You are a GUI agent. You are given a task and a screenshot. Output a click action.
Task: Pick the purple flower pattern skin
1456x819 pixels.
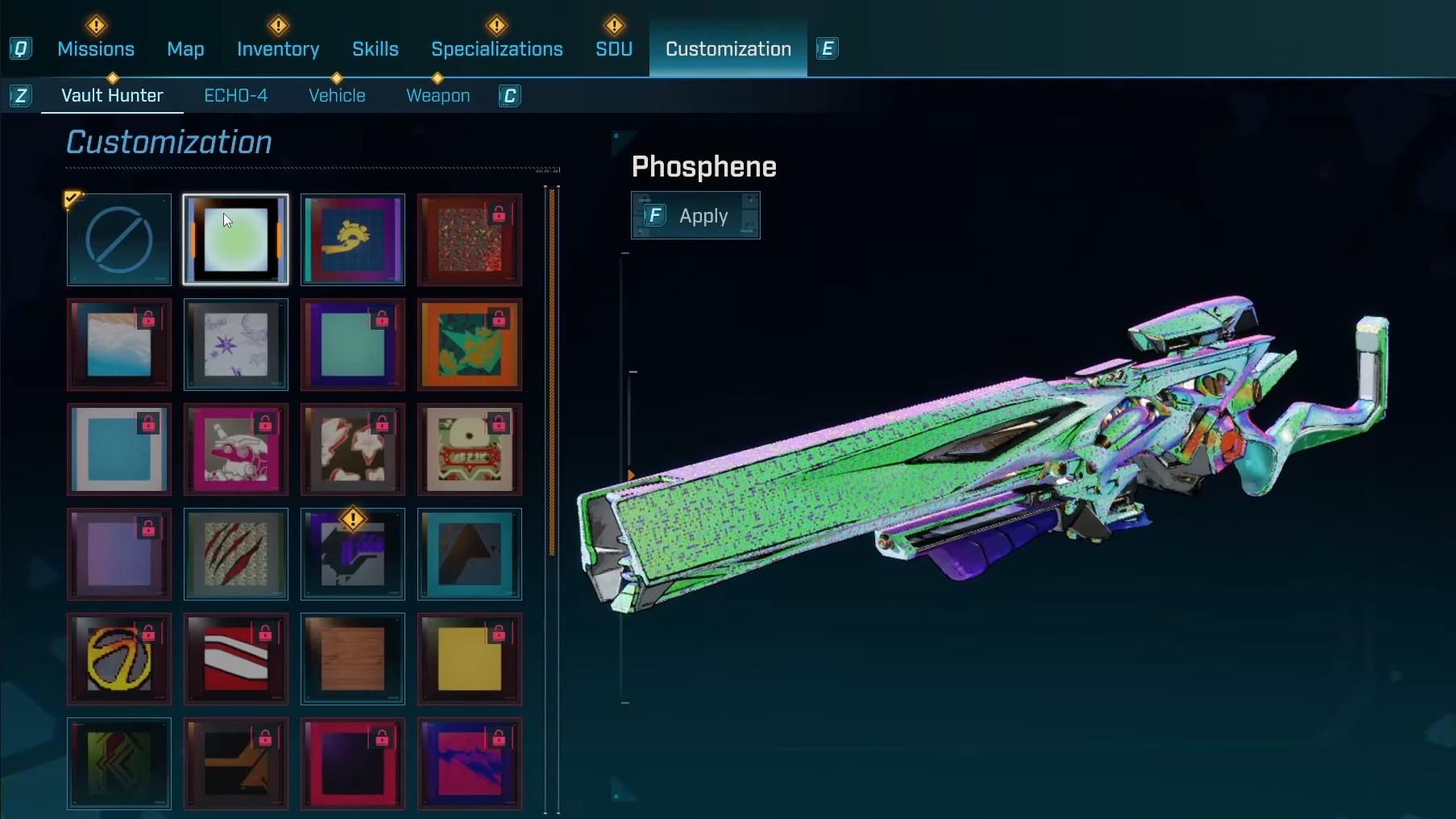coord(236,345)
